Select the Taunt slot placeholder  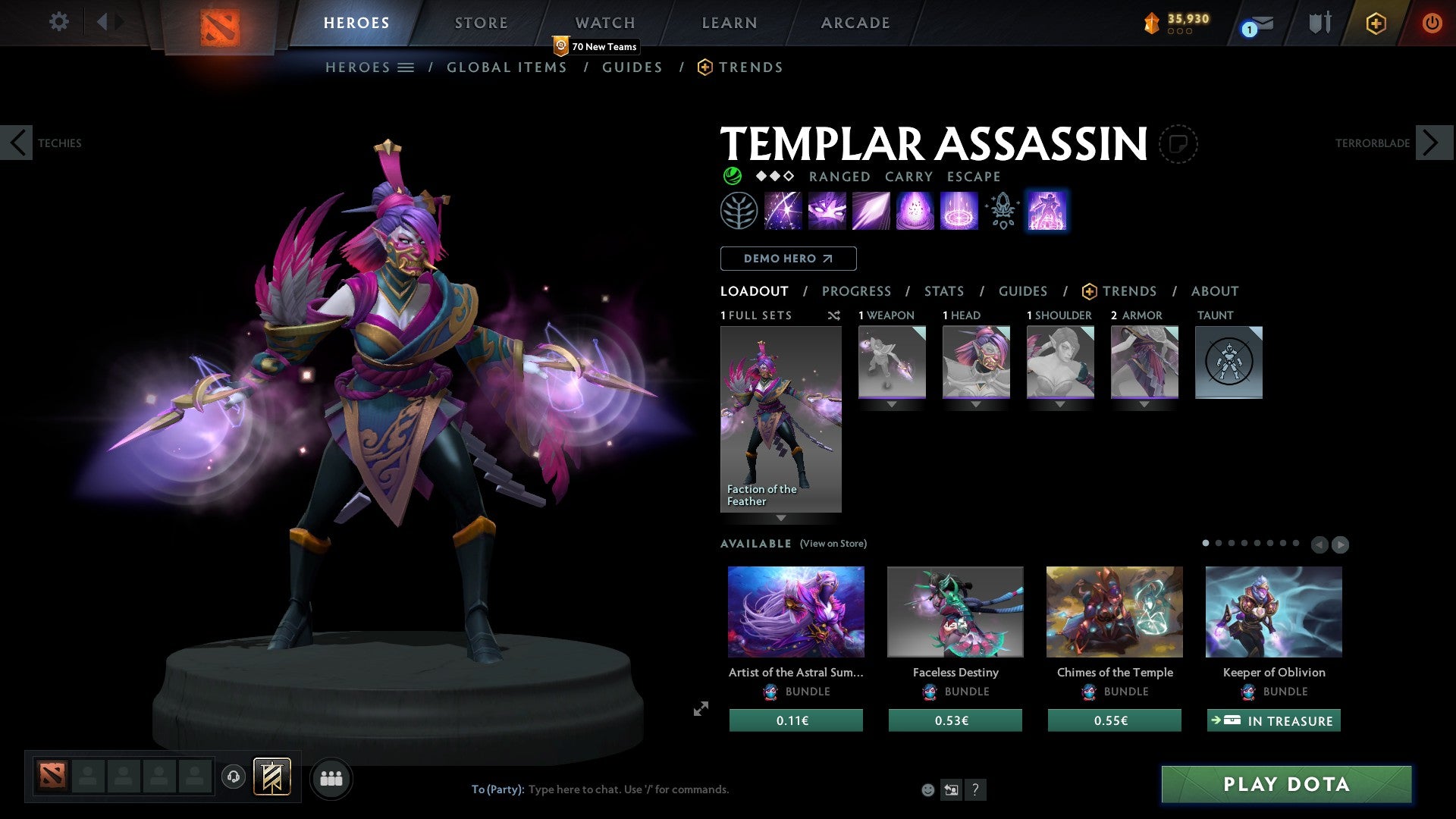click(x=1228, y=362)
